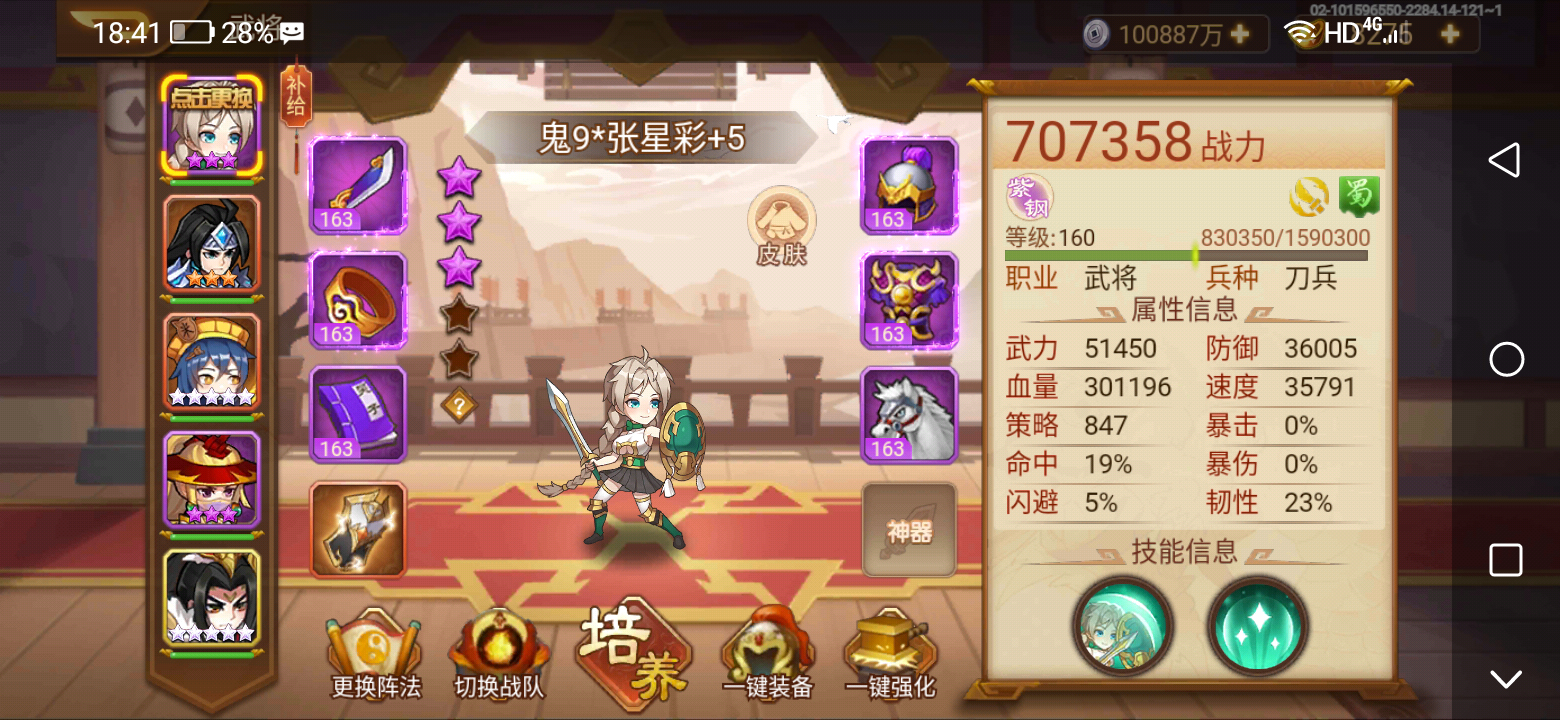Open the 蜀 faction badge
This screenshot has width=1560, height=720.
[x=1357, y=196]
